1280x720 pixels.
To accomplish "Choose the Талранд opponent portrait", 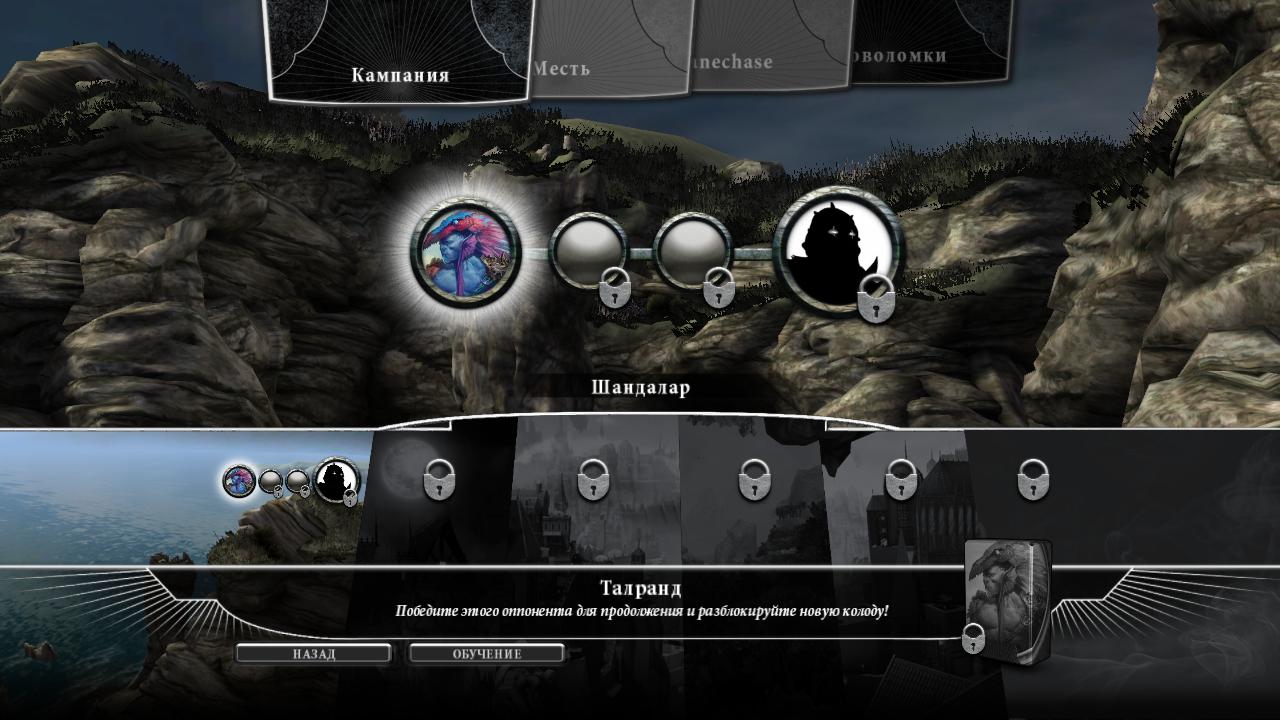I will [466, 250].
